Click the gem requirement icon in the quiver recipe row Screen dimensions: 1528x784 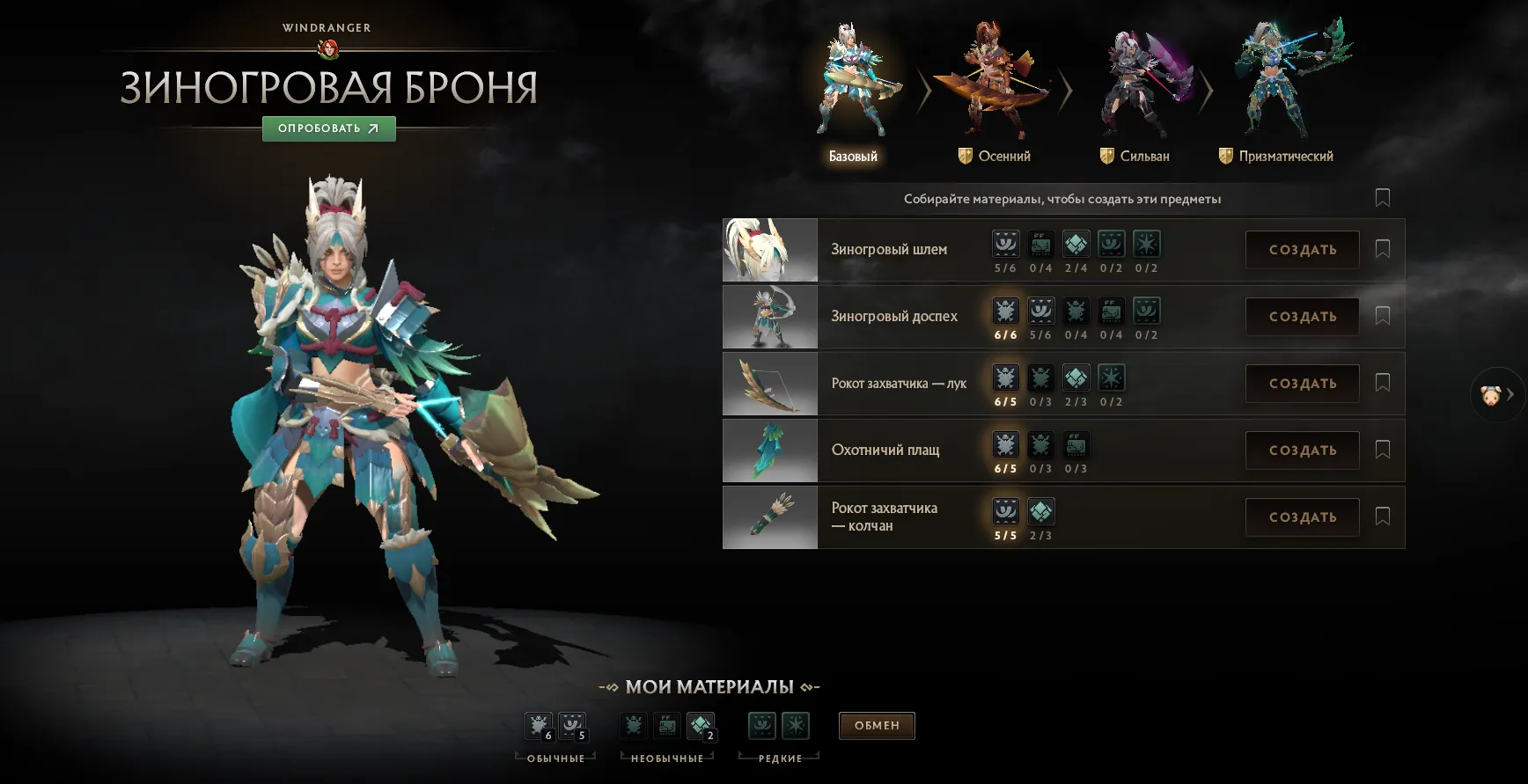[x=1041, y=510]
